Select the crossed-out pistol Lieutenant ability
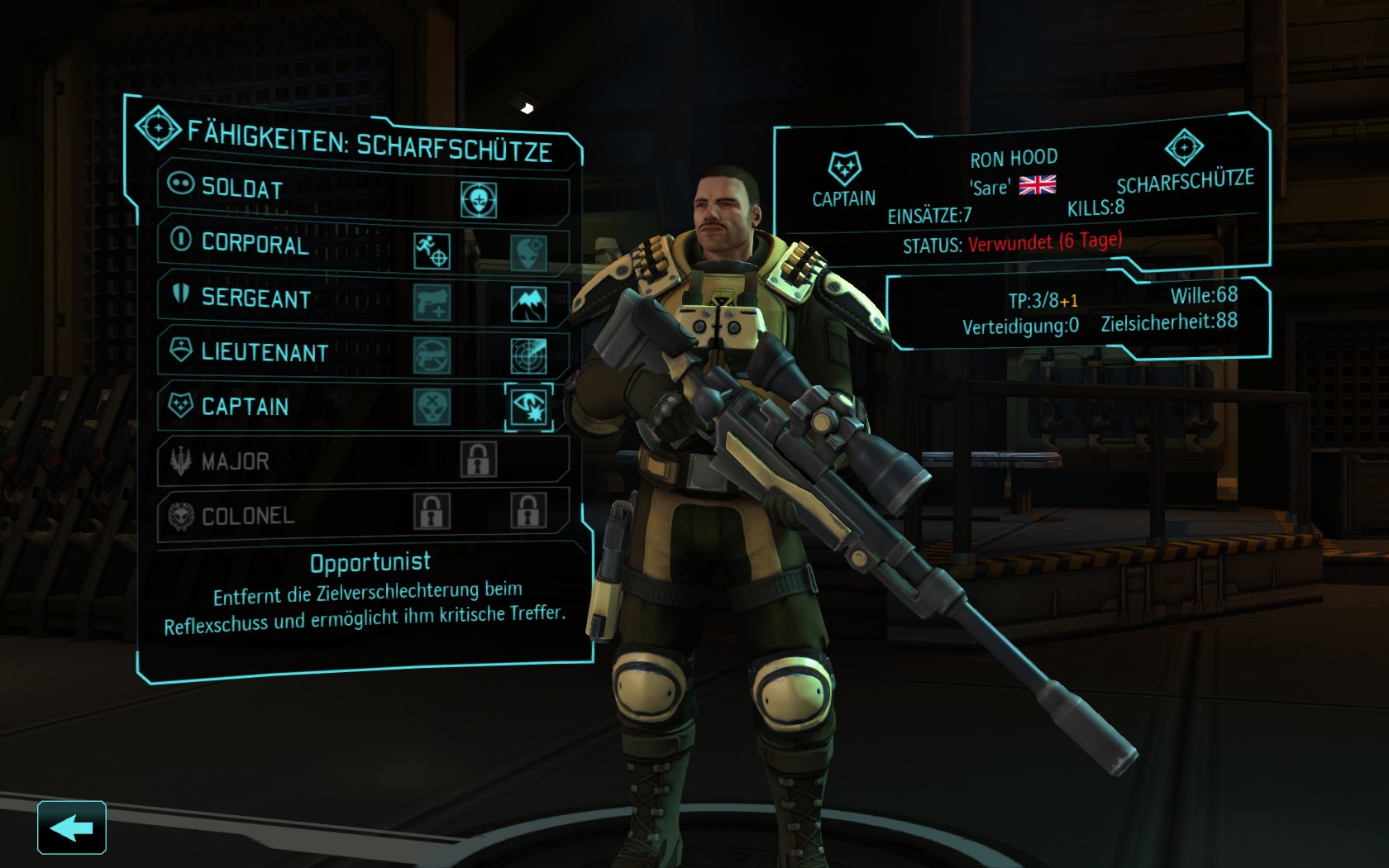Image resolution: width=1389 pixels, height=868 pixels. coord(432,355)
